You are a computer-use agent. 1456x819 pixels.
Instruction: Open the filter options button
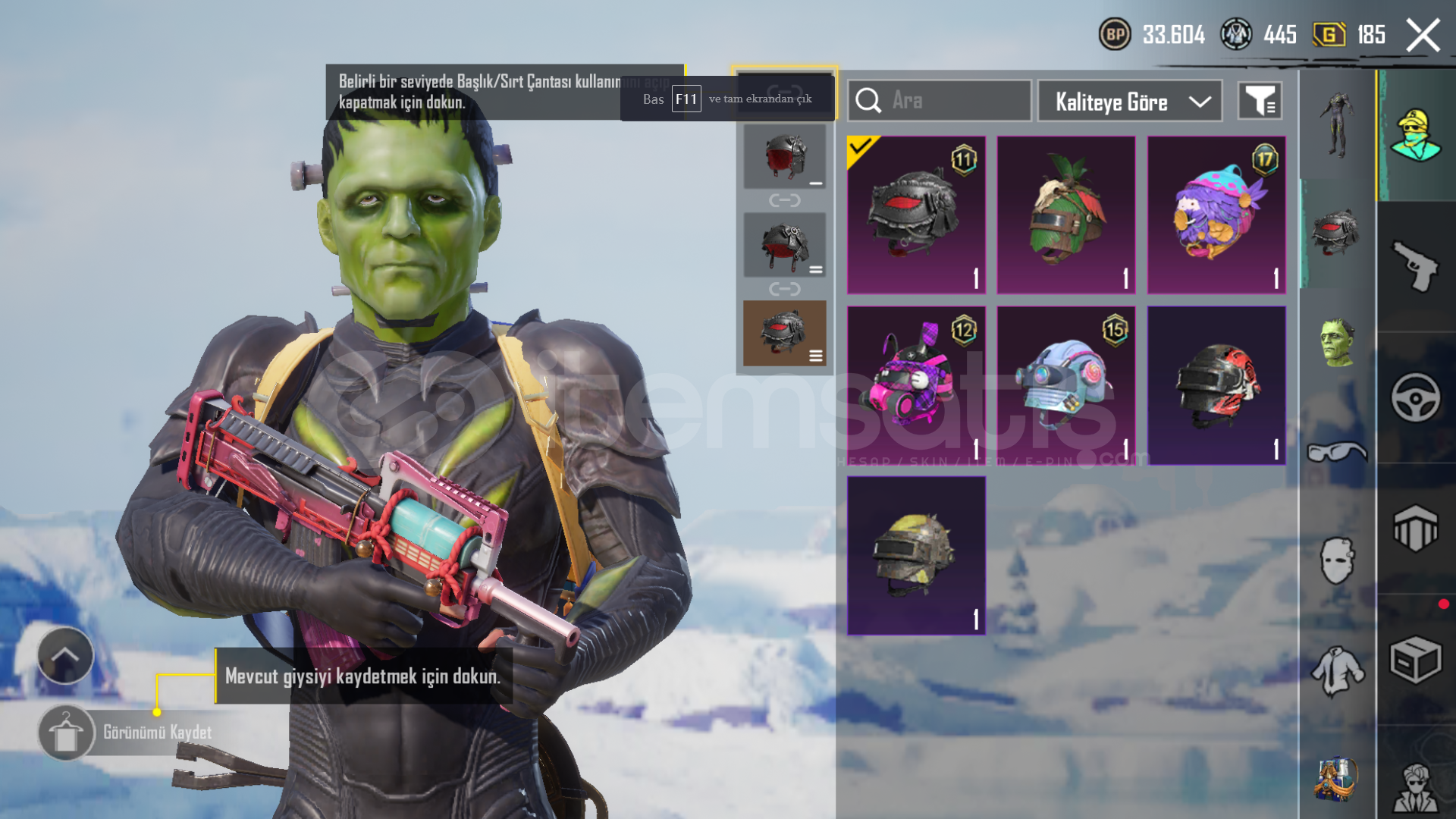pyautogui.click(x=1260, y=101)
